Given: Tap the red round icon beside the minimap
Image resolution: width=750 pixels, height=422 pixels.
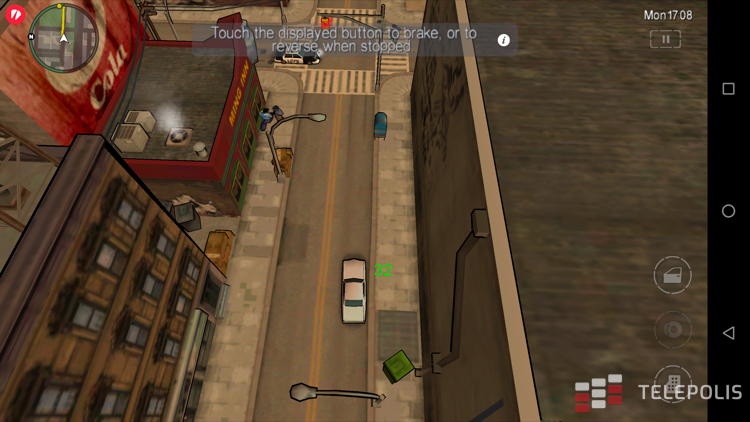Looking at the screenshot, I should (x=14, y=15).
